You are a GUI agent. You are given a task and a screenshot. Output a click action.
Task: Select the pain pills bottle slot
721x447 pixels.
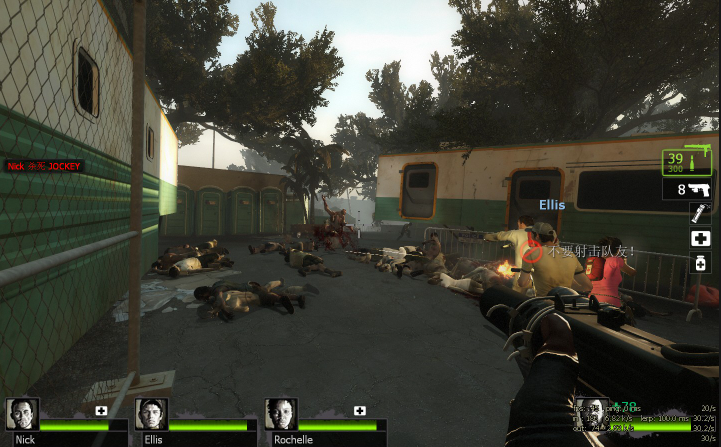700,263
